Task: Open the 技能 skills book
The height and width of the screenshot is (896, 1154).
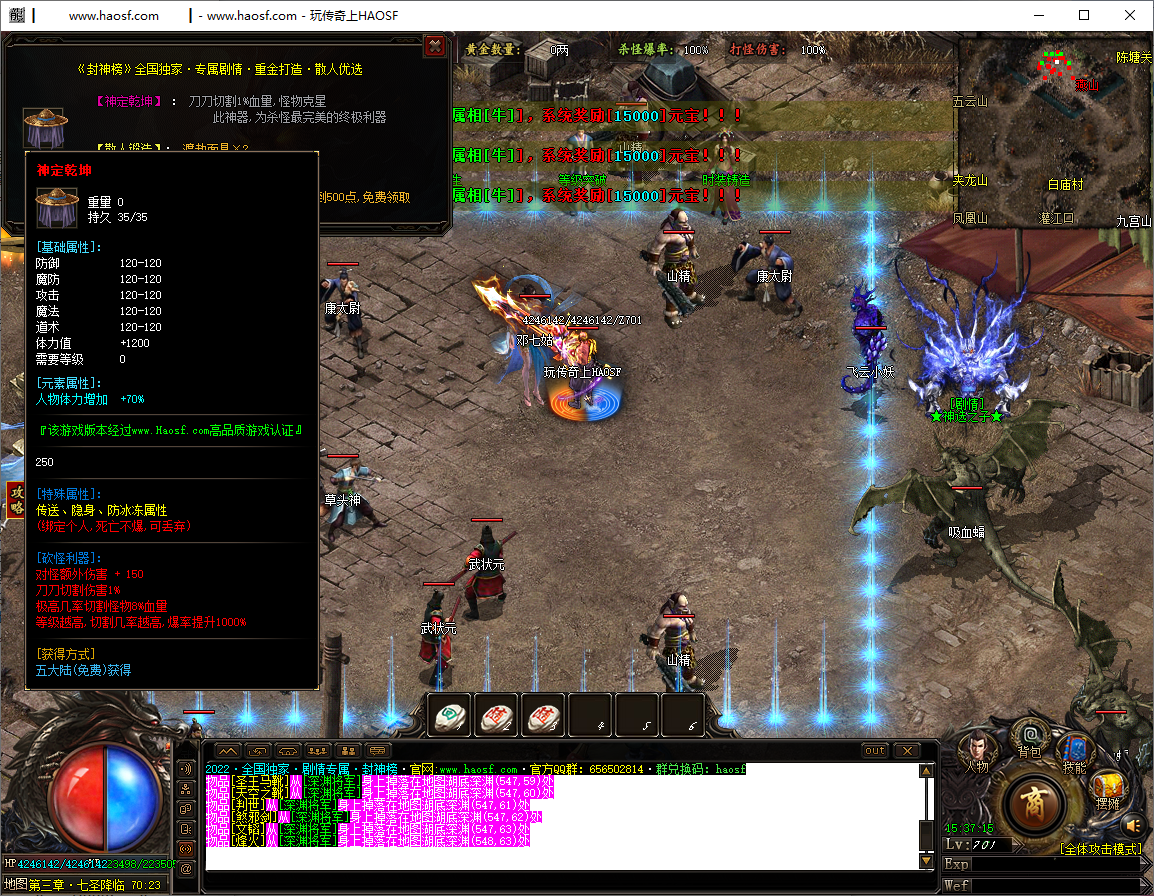Action: point(1075,751)
